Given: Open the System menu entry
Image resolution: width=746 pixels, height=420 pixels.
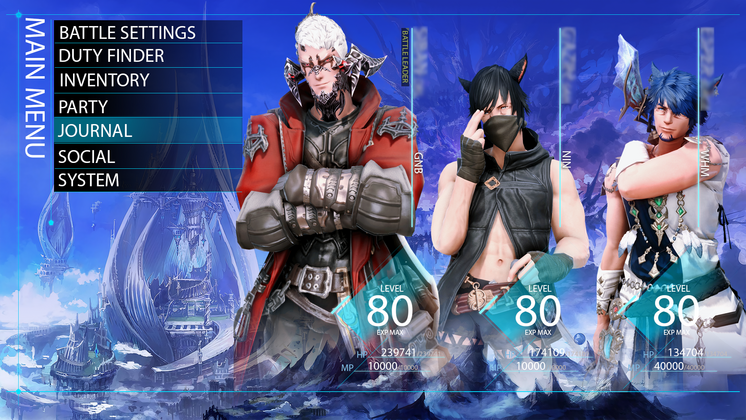Looking at the screenshot, I should (147, 180).
